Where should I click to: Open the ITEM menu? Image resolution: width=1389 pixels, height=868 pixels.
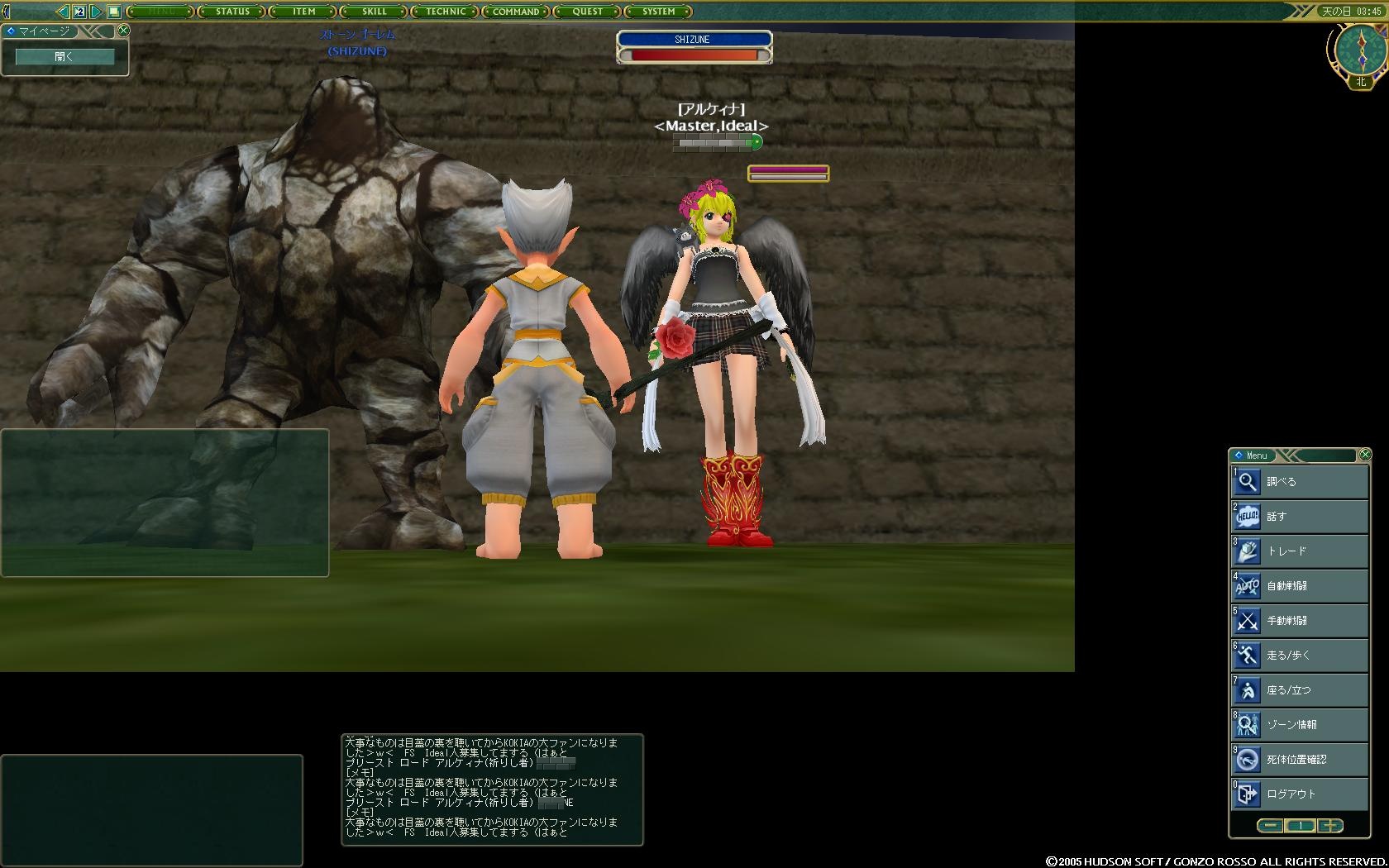click(x=303, y=12)
